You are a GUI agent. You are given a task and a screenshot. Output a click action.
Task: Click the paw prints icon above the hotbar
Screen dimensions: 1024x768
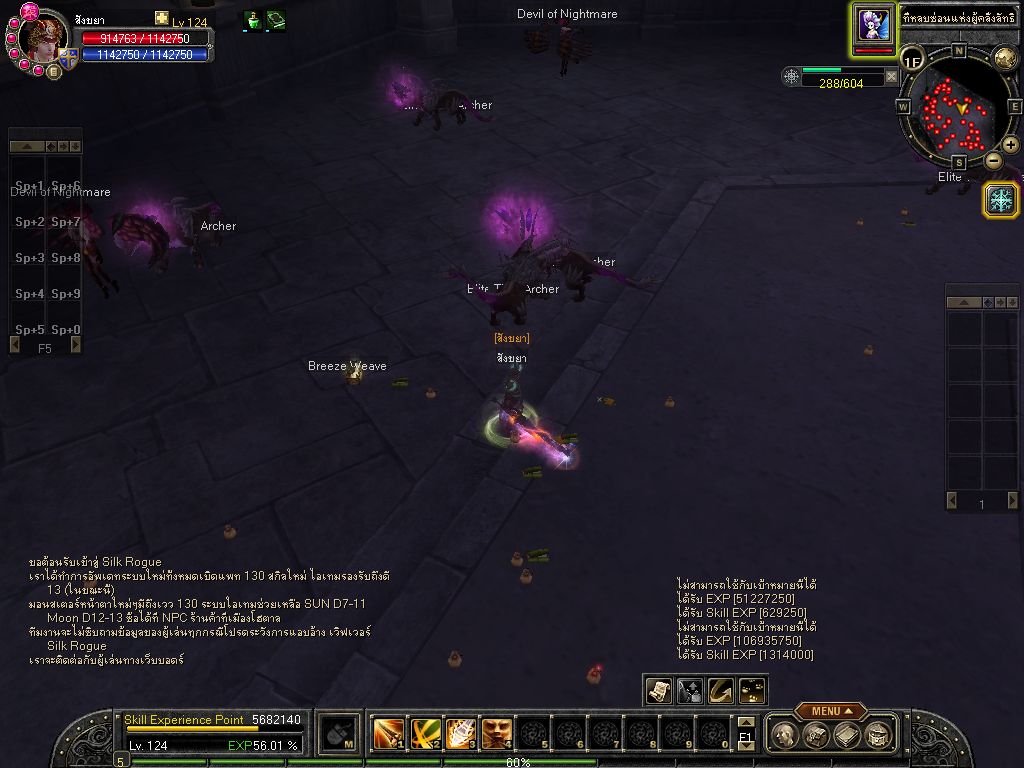pos(752,690)
